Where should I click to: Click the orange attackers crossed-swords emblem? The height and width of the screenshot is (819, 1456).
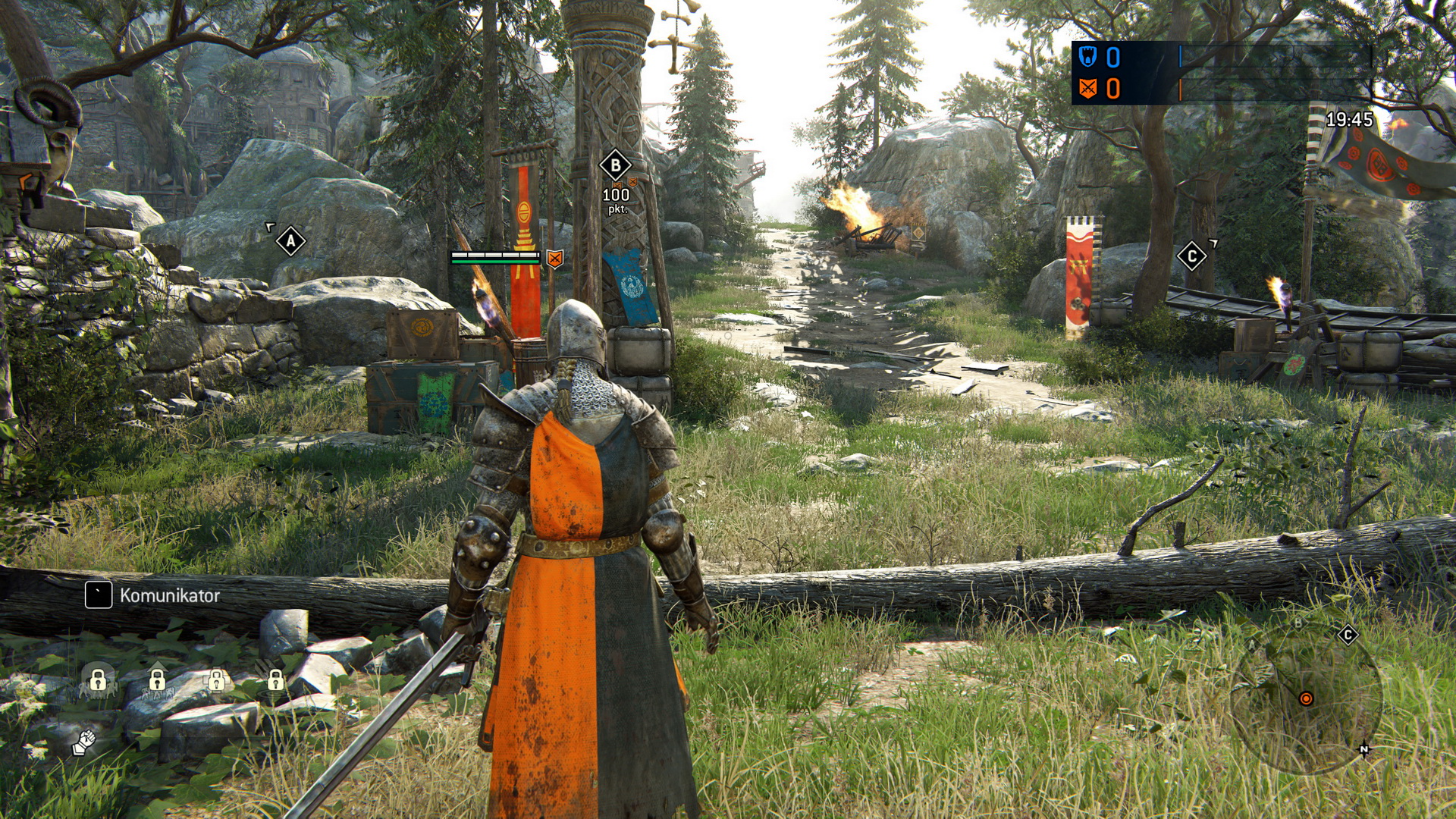tap(1088, 87)
